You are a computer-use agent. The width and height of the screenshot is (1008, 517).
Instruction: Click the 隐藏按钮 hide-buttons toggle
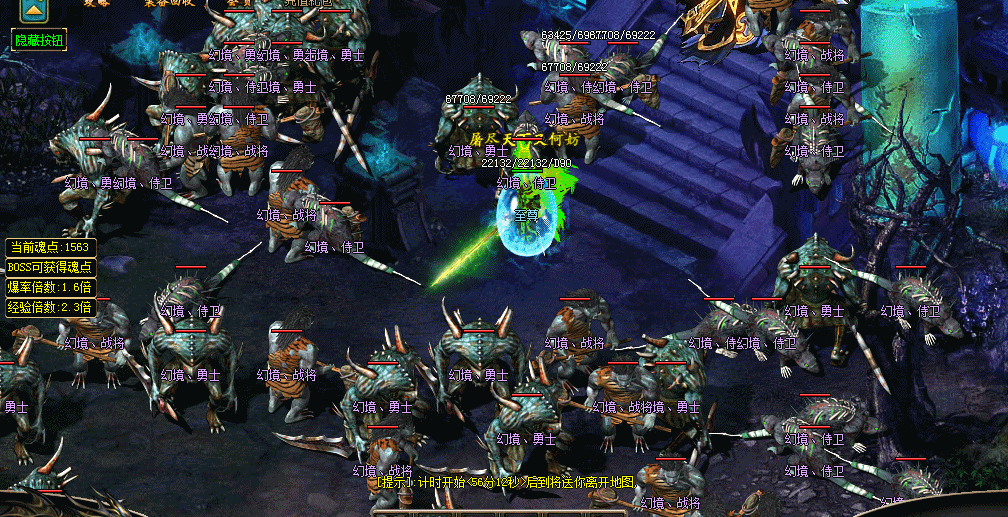pos(39,40)
